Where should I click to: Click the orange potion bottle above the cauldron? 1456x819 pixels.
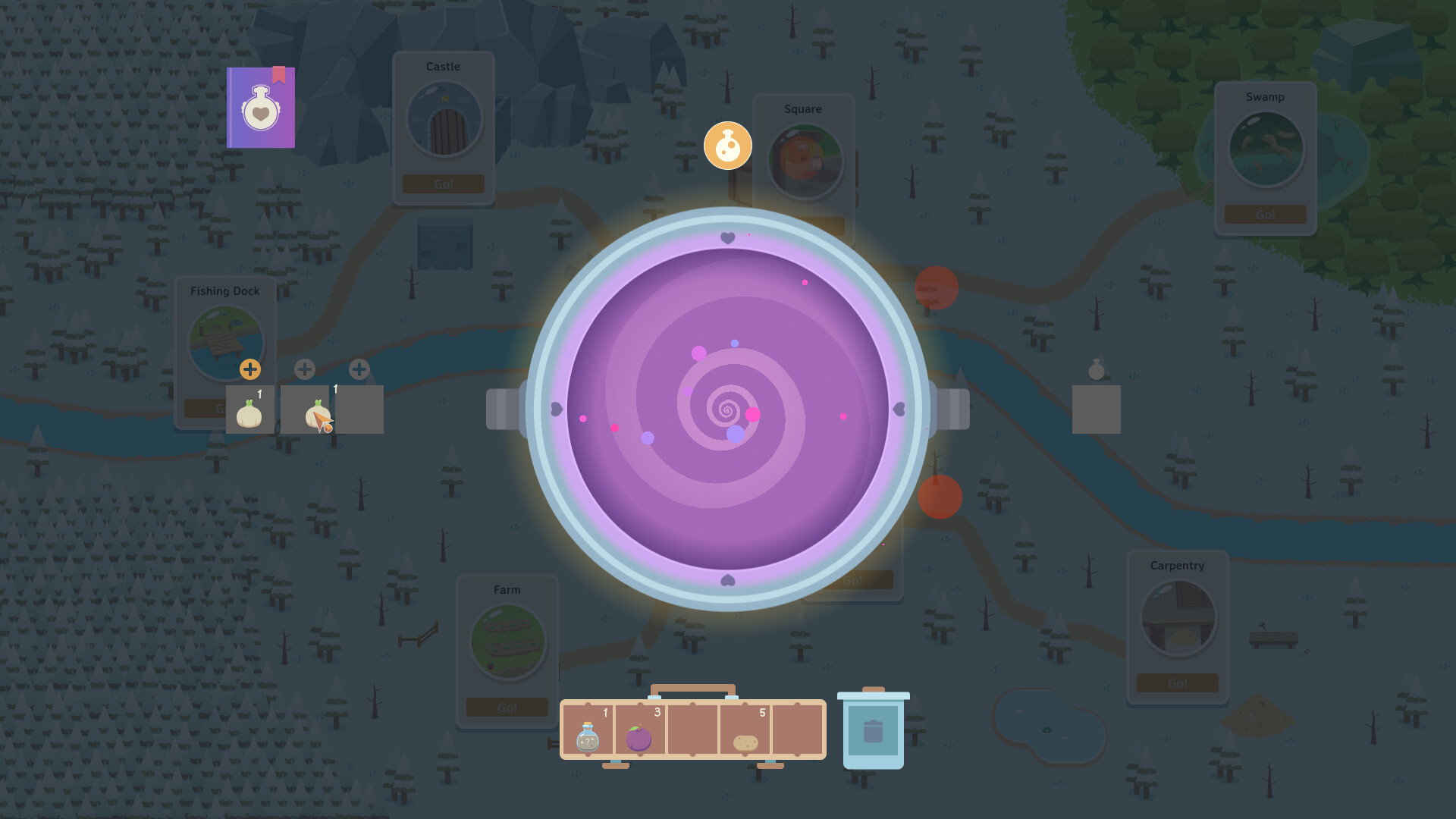click(727, 145)
